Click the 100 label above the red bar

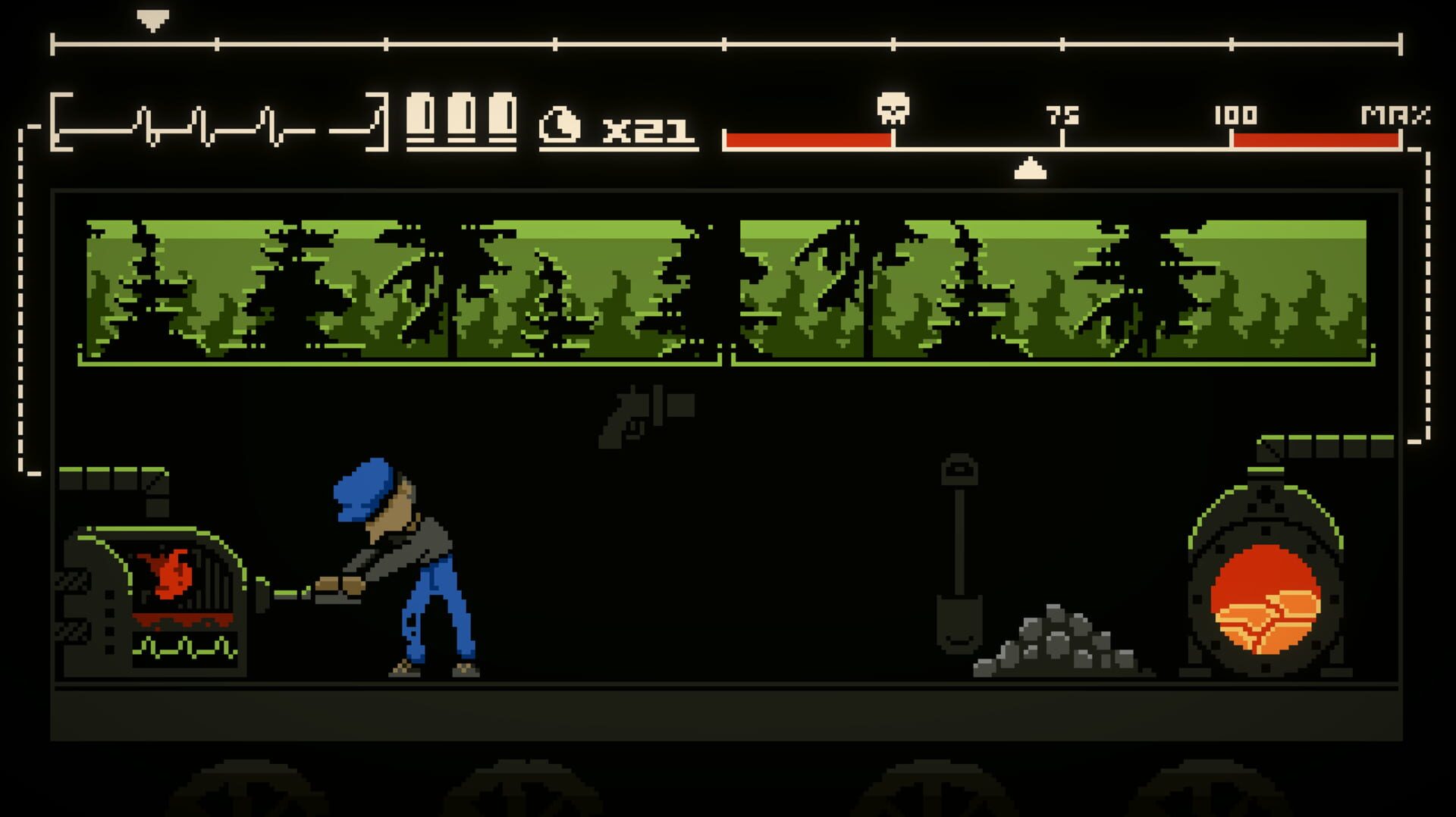(1236, 116)
